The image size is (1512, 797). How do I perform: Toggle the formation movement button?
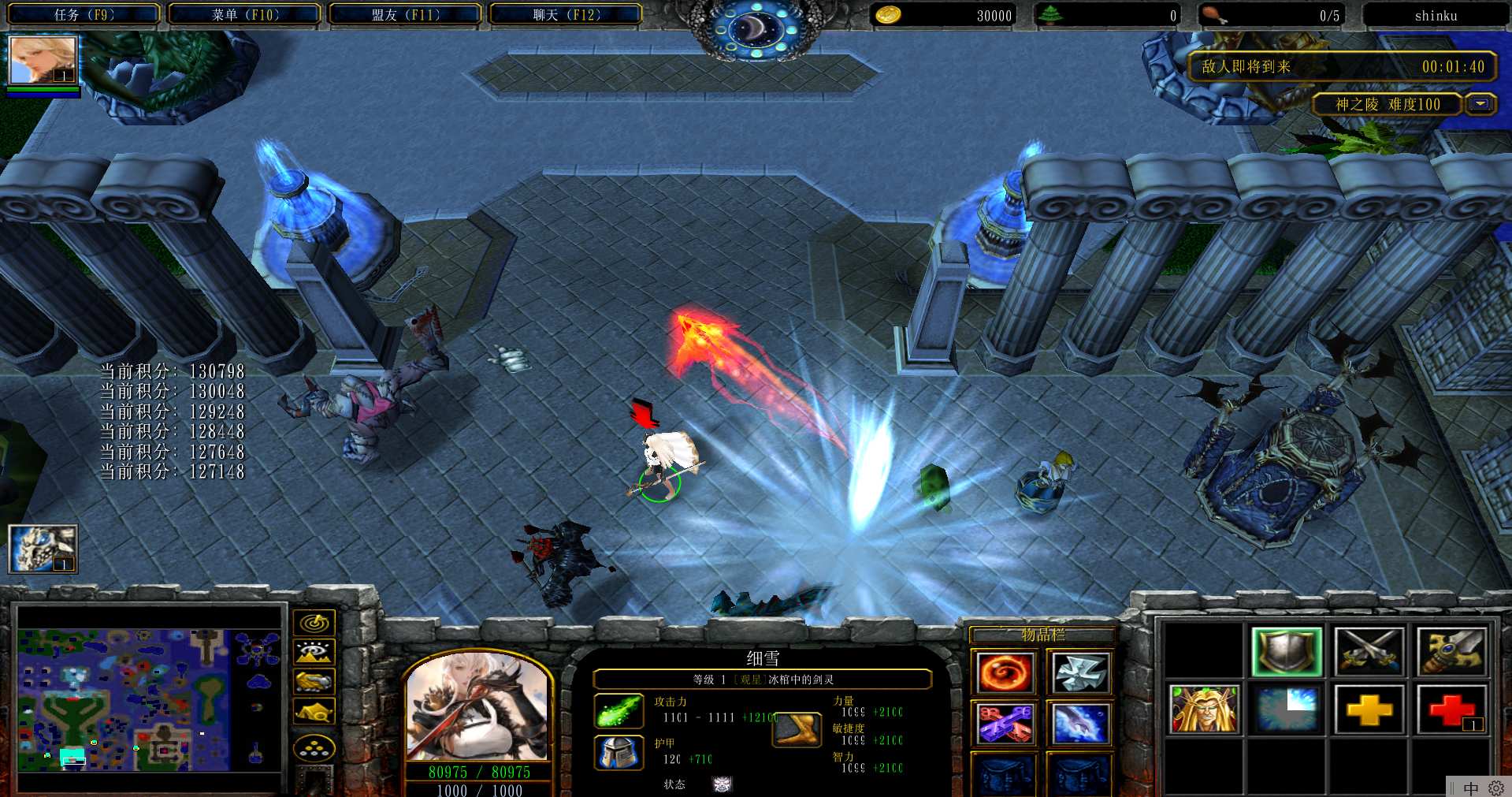[x=314, y=747]
